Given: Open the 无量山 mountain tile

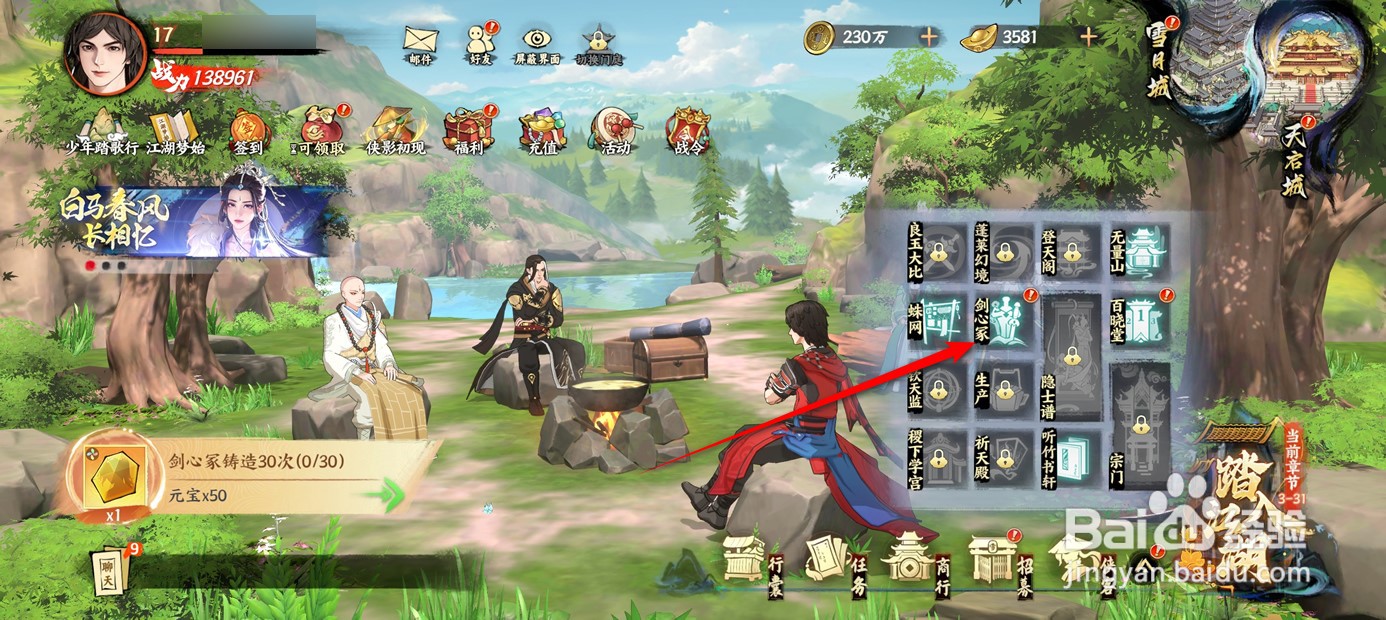Looking at the screenshot, I should coord(1140,250).
